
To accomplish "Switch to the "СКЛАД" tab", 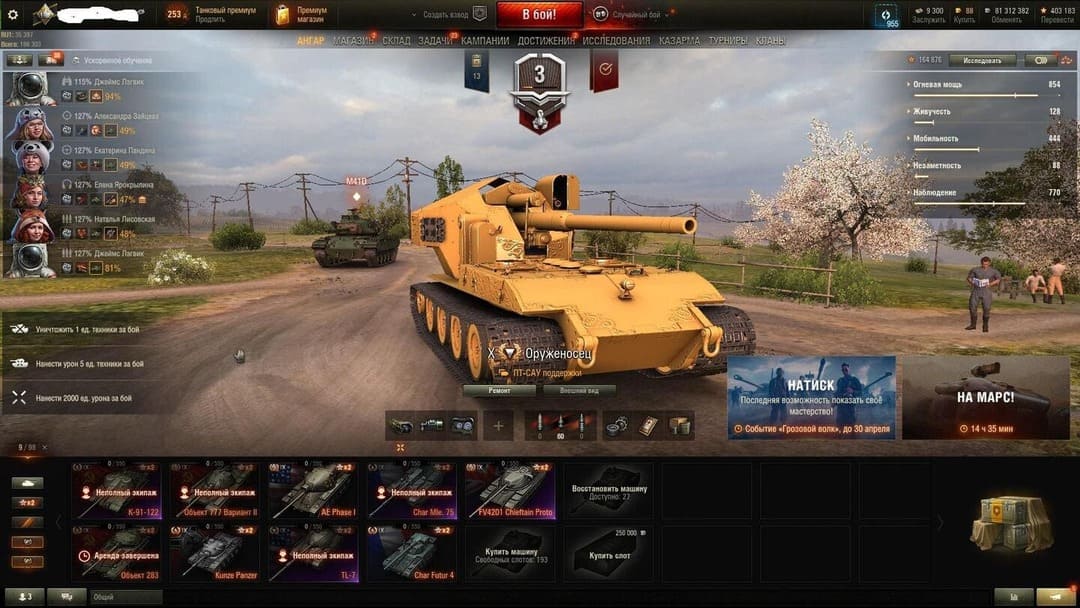I will [x=396, y=41].
